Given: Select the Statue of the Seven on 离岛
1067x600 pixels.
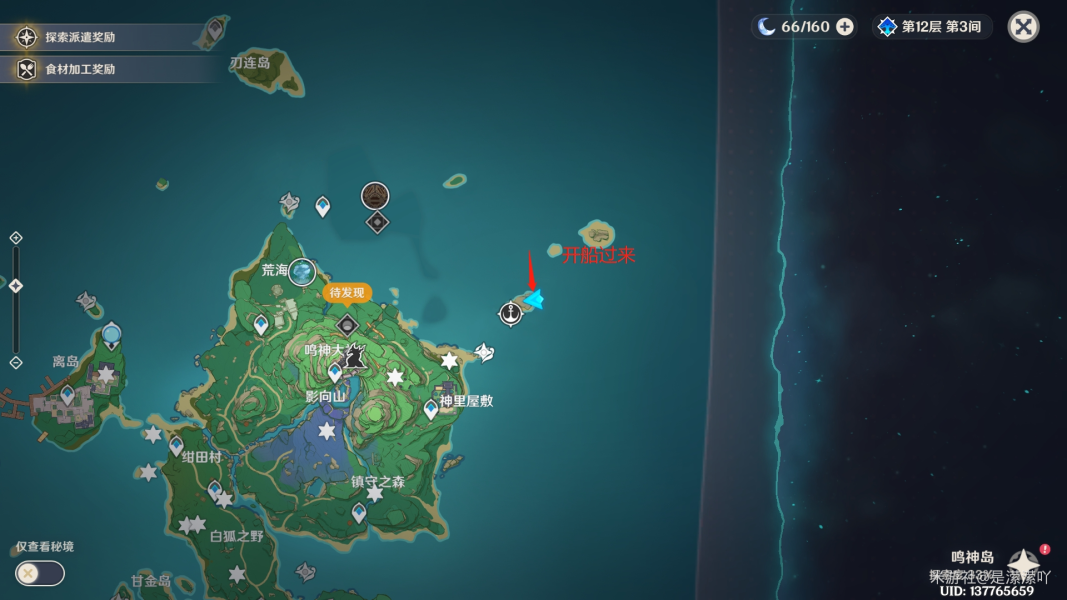Looking at the screenshot, I should [111, 334].
